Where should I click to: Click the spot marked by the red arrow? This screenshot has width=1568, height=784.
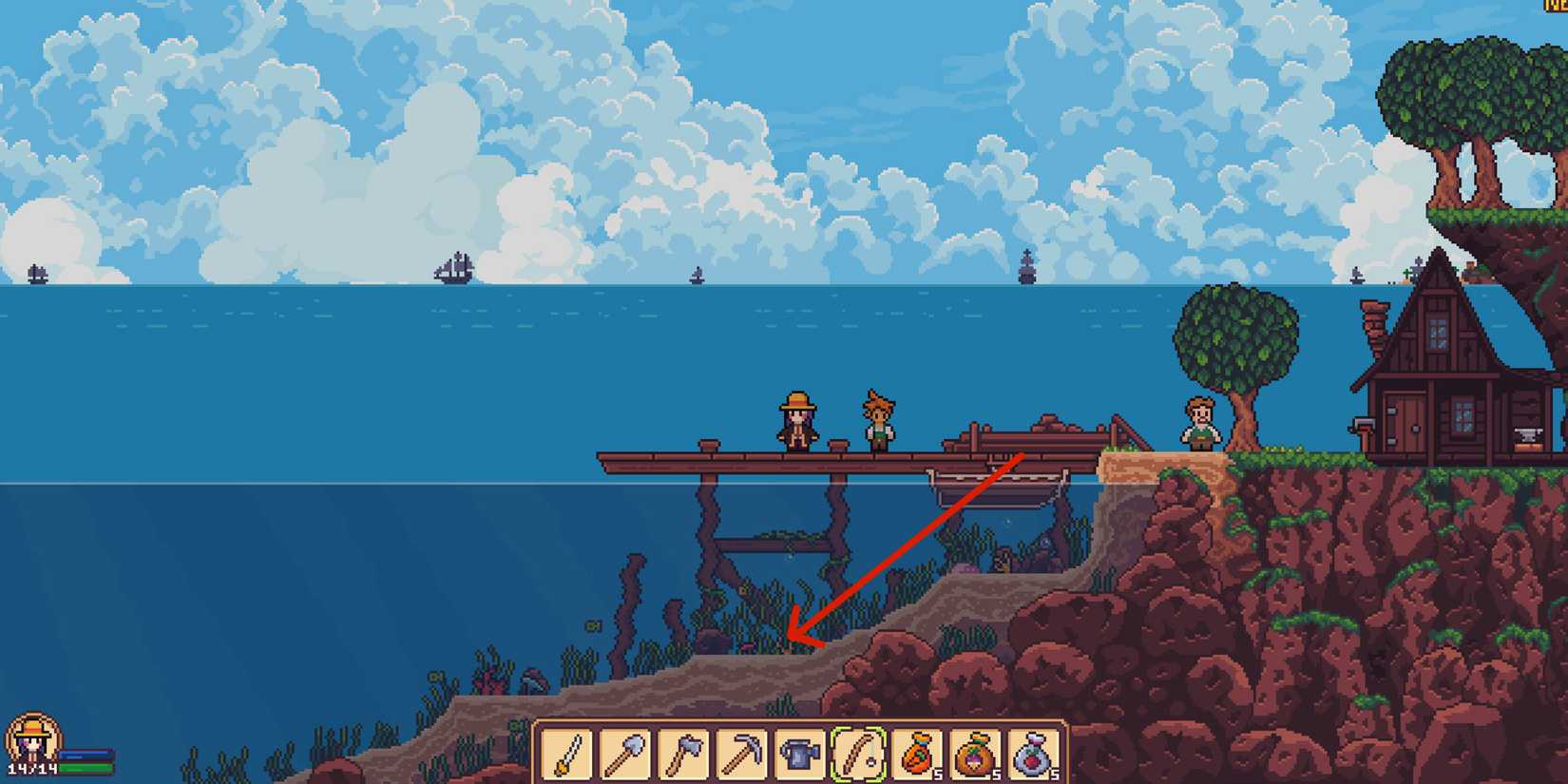(789, 637)
